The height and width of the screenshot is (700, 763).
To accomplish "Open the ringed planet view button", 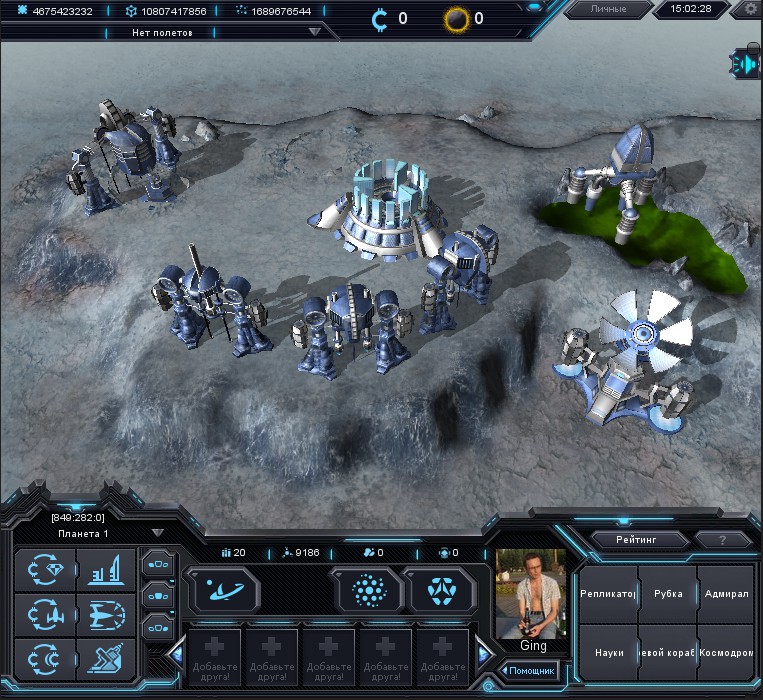I will (x=222, y=591).
